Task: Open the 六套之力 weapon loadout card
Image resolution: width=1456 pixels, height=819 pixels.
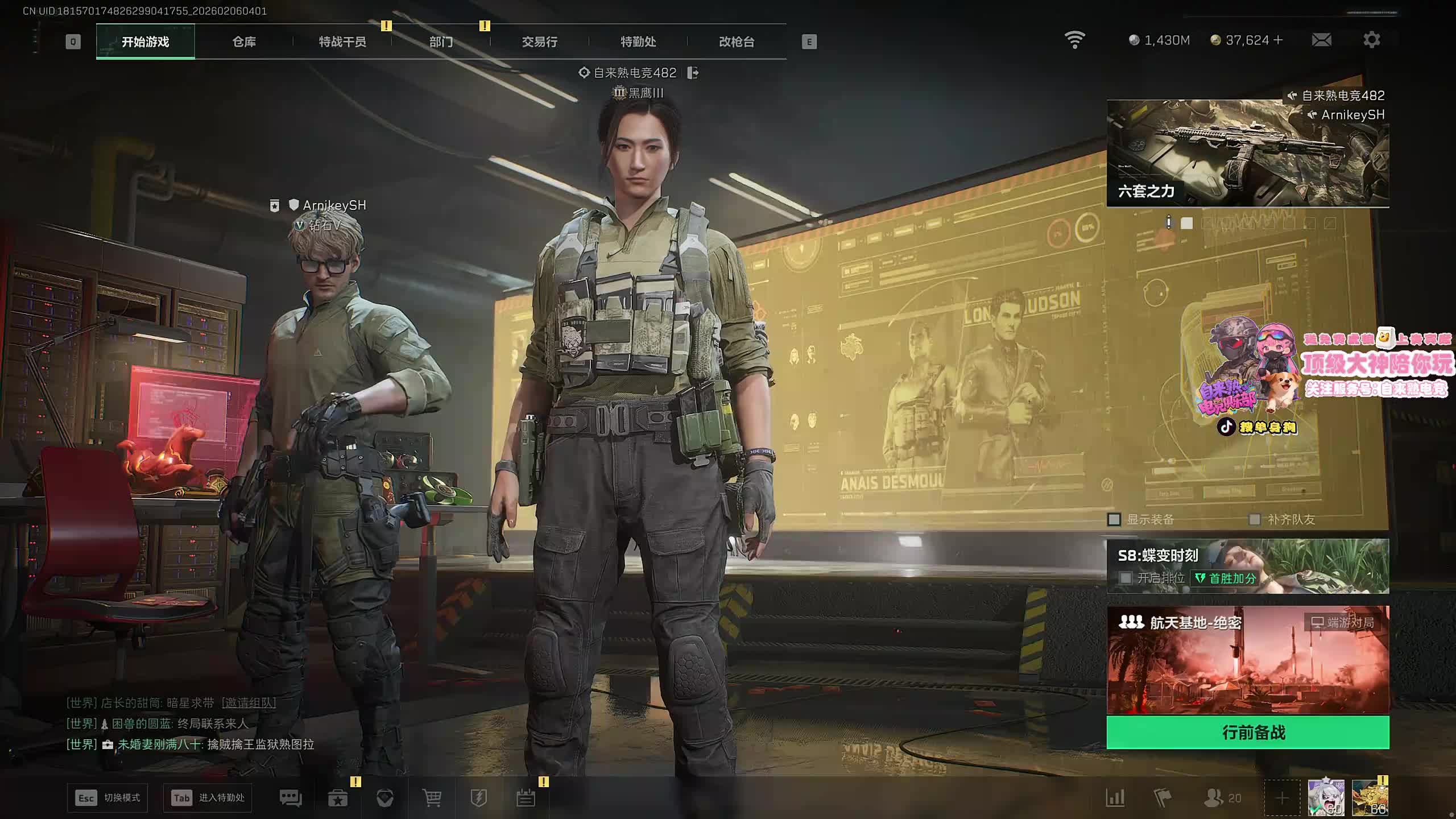Action: pyautogui.click(x=1248, y=154)
